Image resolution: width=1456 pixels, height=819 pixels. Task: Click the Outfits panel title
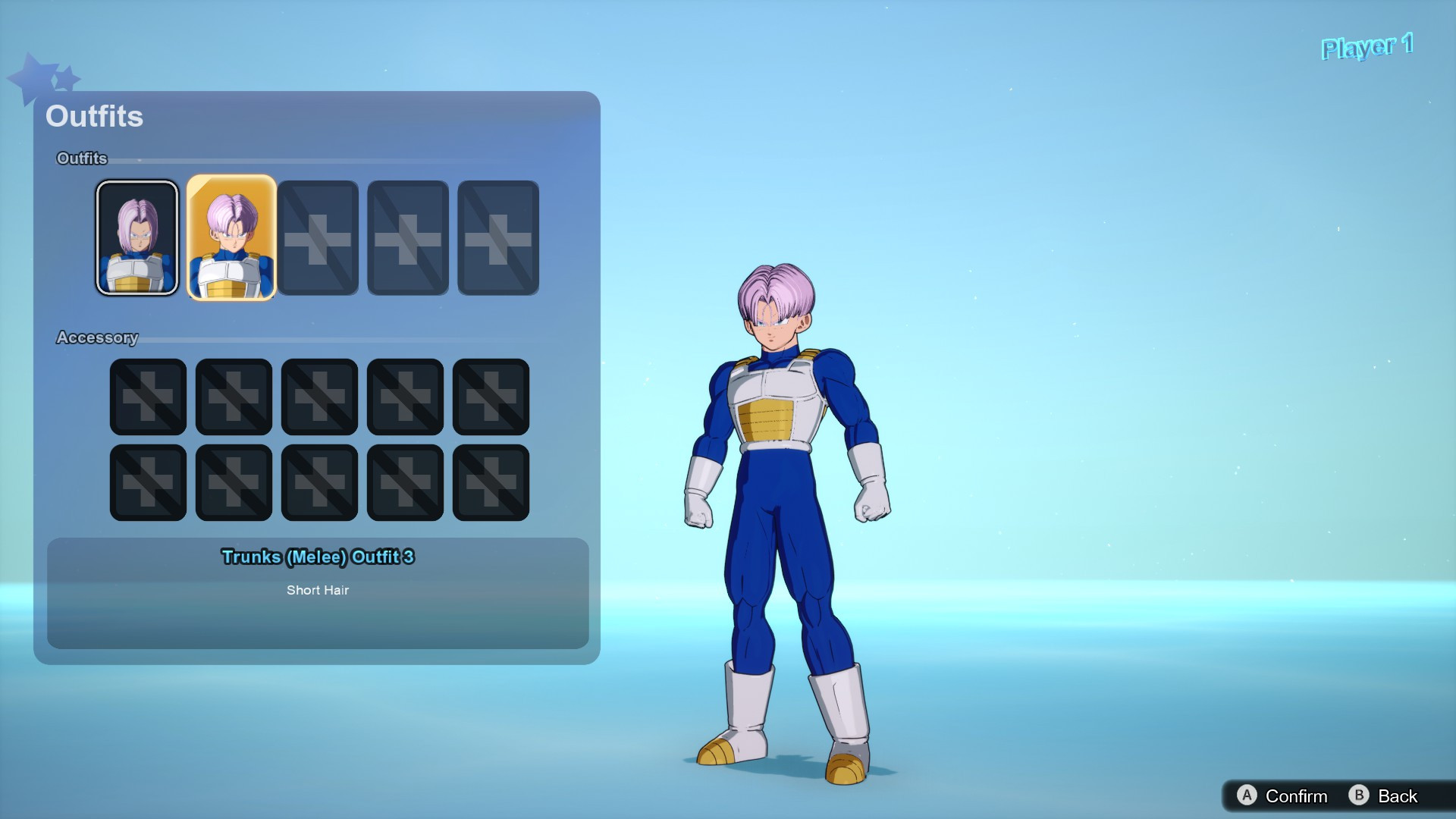click(x=94, y=116)
